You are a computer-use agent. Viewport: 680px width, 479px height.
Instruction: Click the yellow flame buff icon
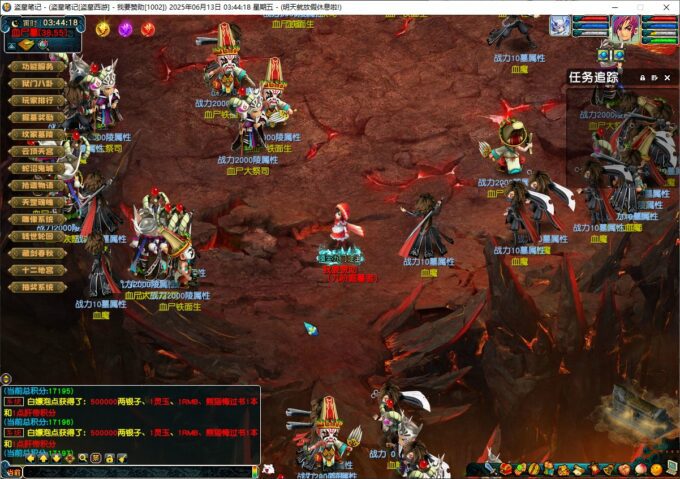point(102,29)
